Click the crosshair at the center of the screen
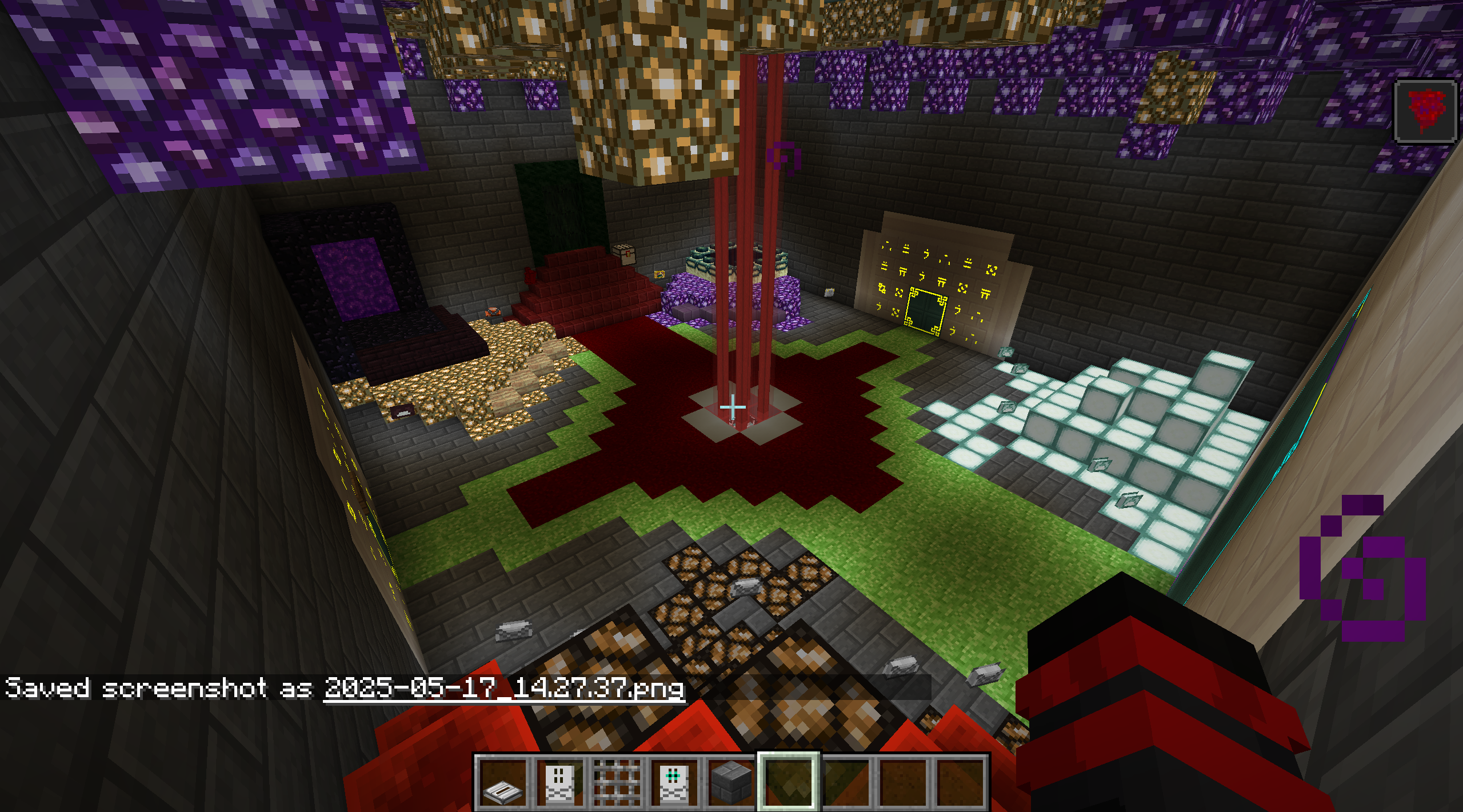This screenshot has height=812, width=1463. pyautogui.click(x=733, y=407)
